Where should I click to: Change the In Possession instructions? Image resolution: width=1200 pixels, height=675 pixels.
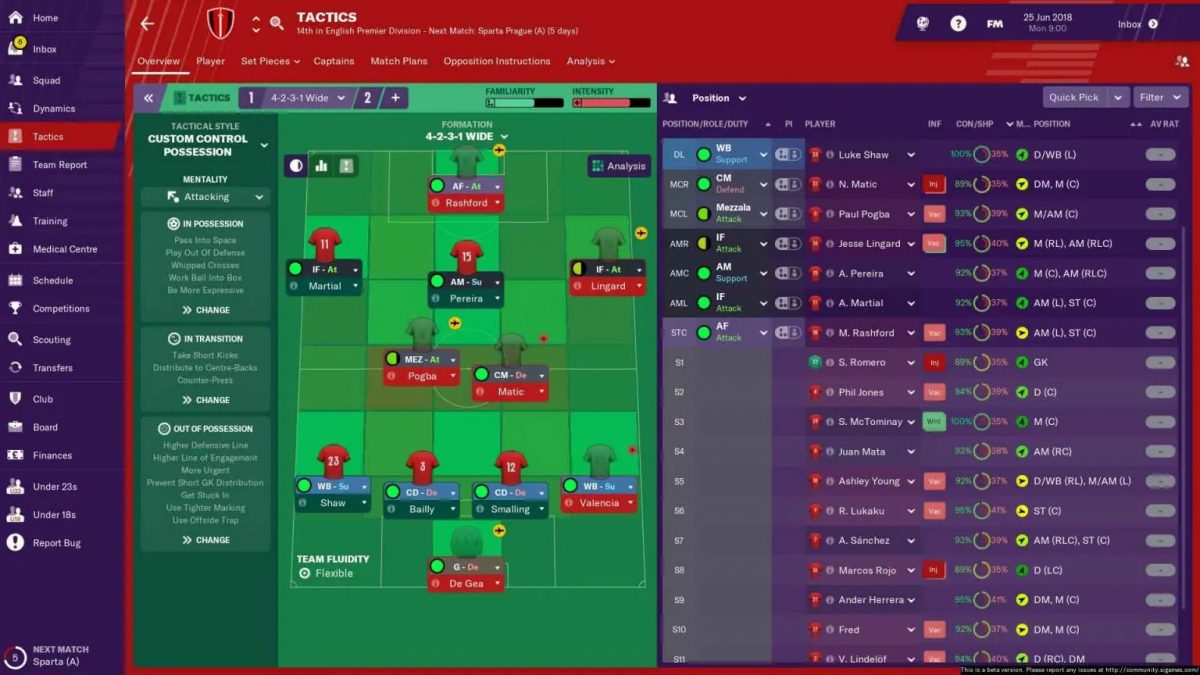click(206, 310)
